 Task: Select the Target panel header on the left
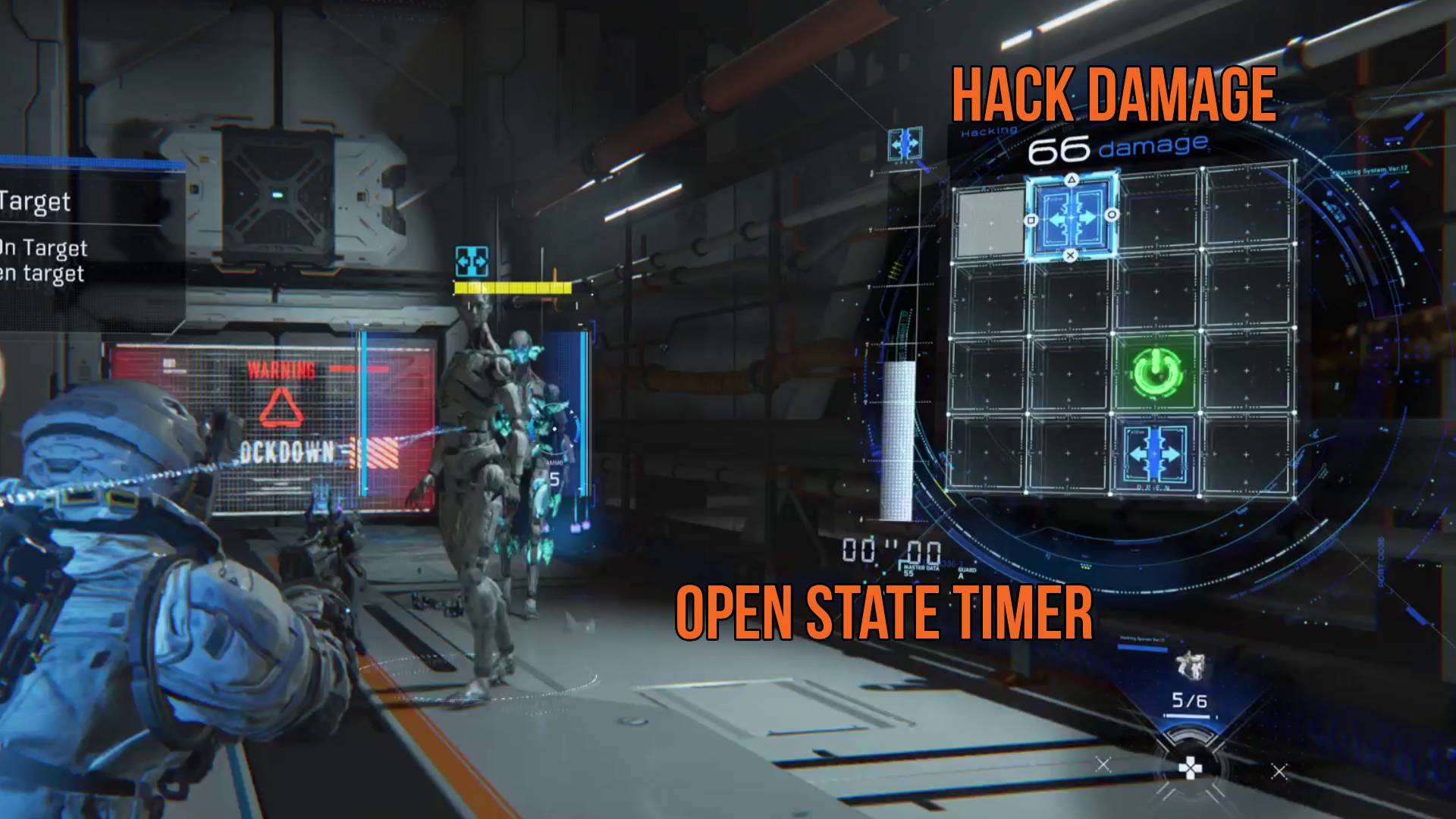pyautogui.click(x=36, y=202)
